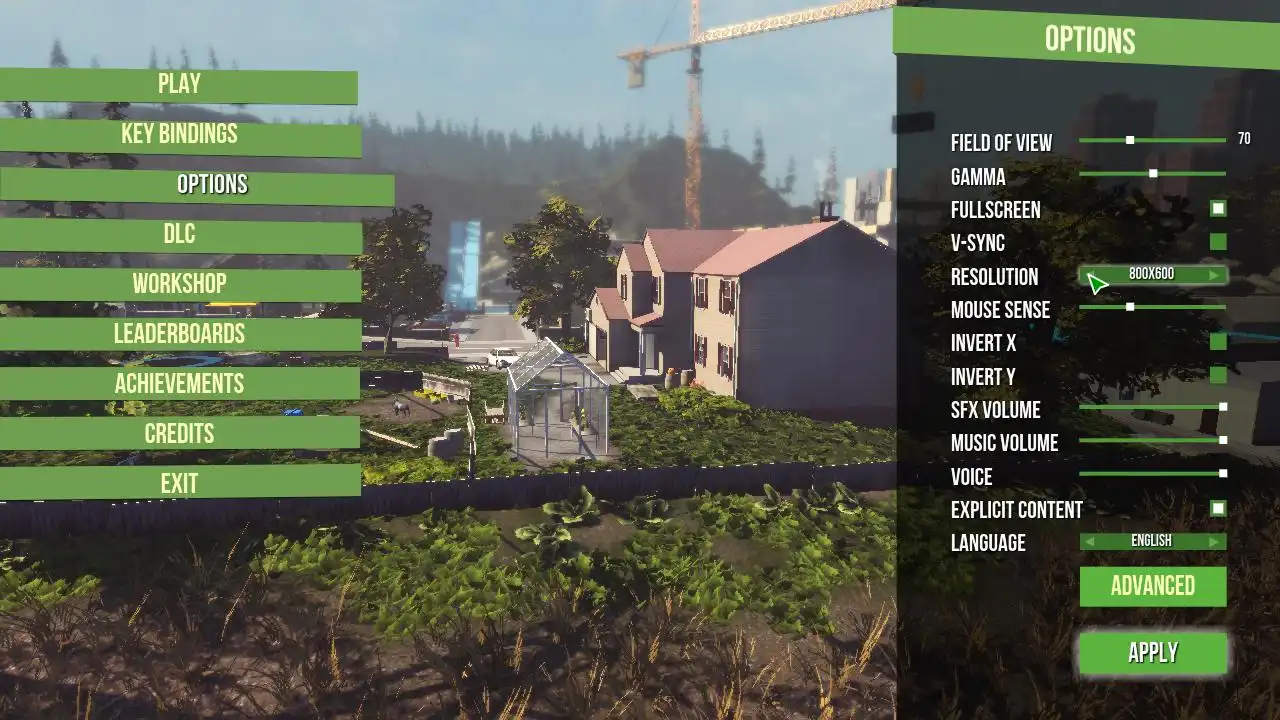The width and height of the screenshot is (1280, 720).
Task: Open the Credits screen
Action: pos(179,434)
